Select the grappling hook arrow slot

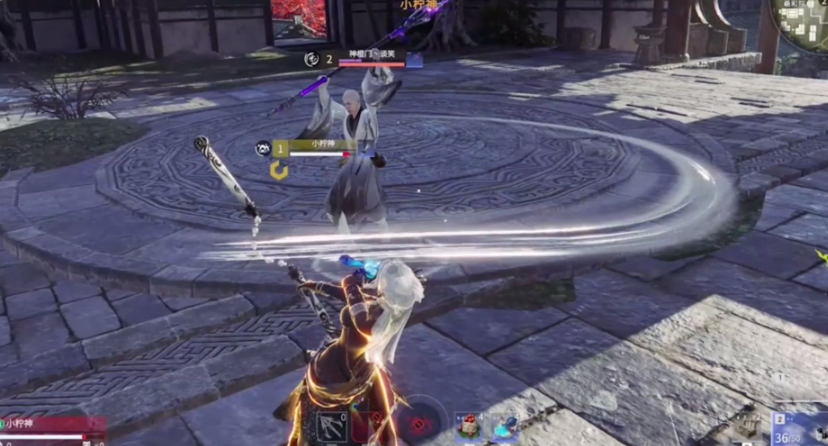[x=331, y=427]
